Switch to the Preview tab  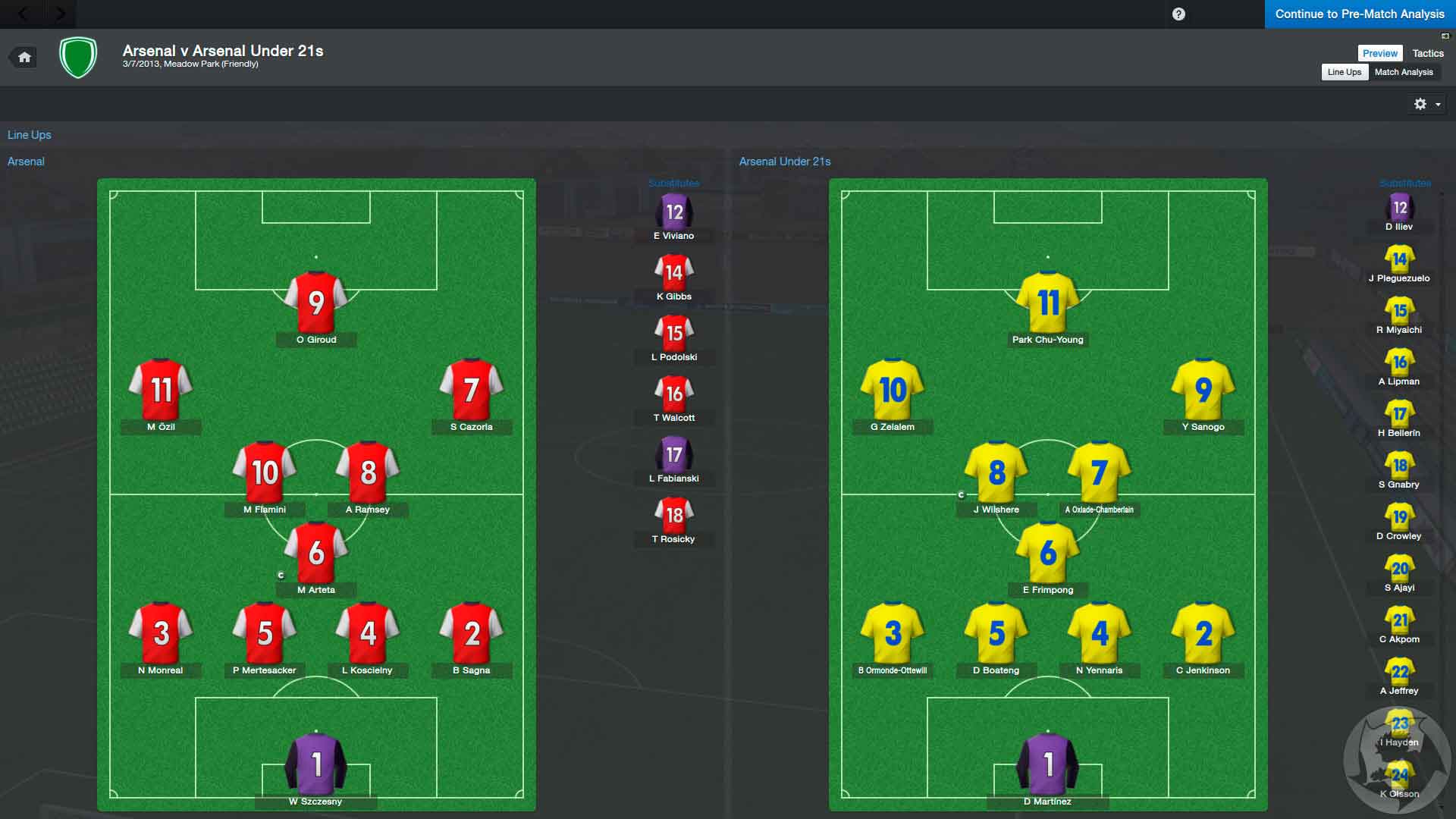pos(1379,53)
